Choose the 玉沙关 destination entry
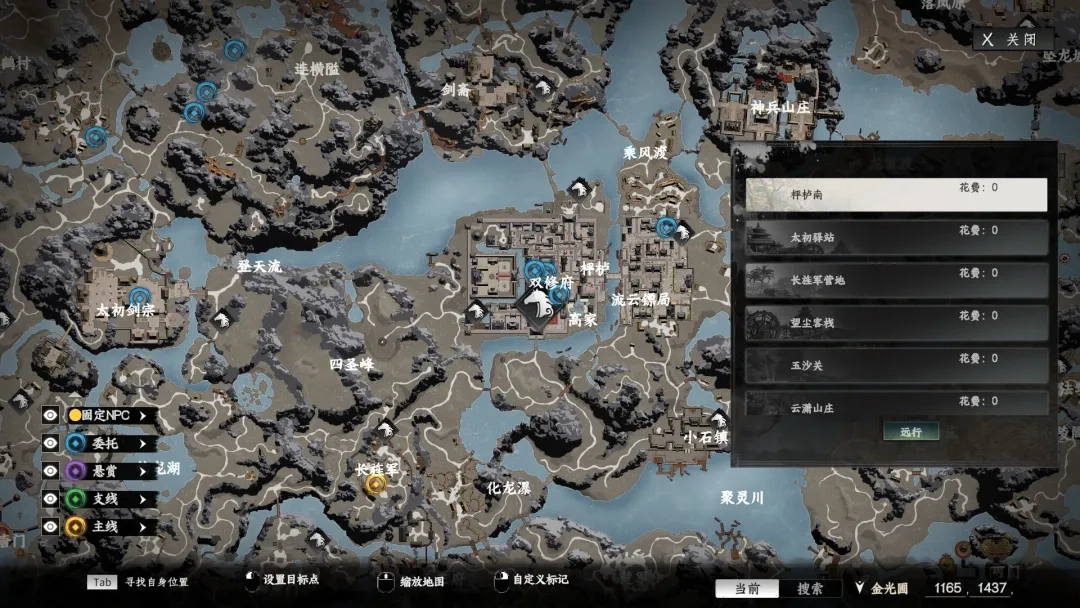This screenshot has height=608, width=1080. tap(896, 365)
